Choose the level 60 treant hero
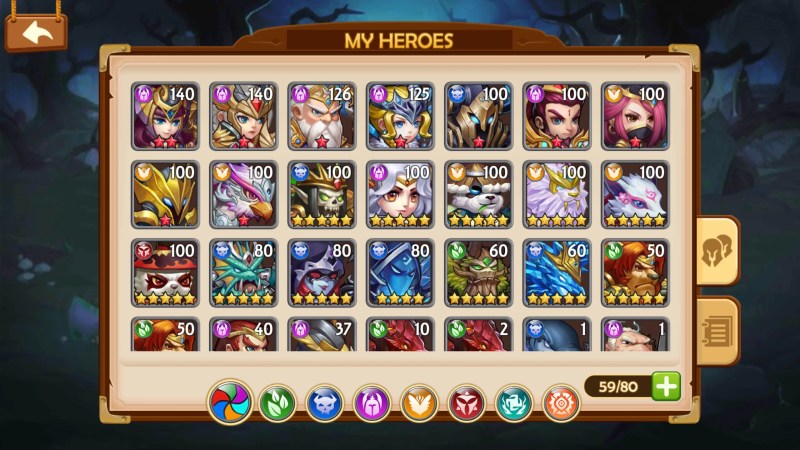The width and height of the screenshot is (800, 450). coord(478,272)
